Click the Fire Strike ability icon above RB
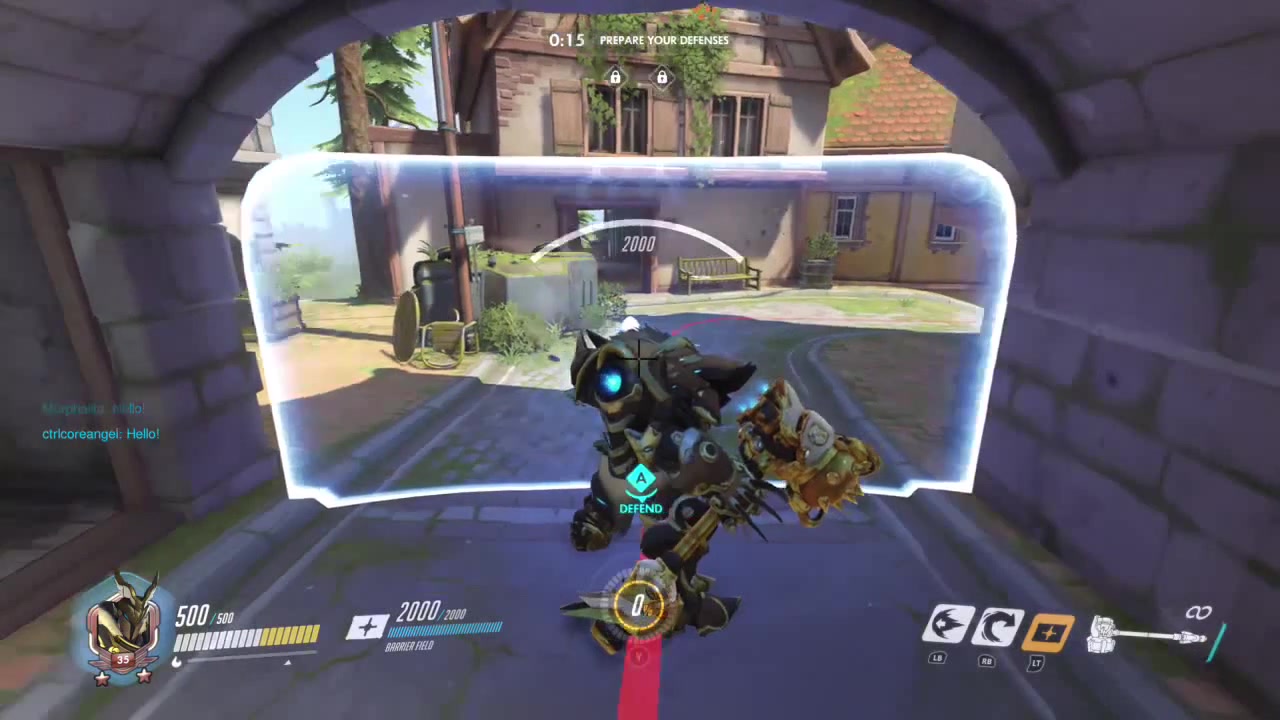The width and height of the screenshot is (1280, 720). (x=999, y=624)
